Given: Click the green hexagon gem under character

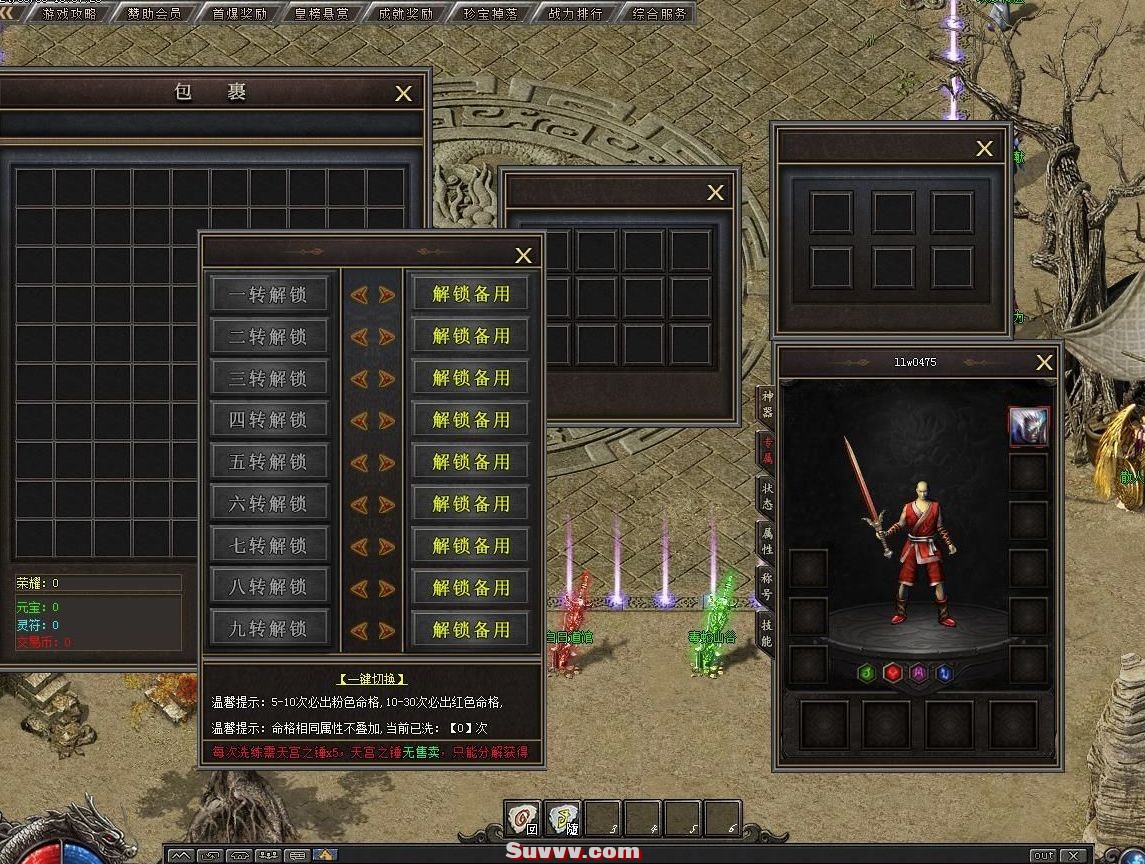Looking at the screenshot, I should (x=867, y=673).
